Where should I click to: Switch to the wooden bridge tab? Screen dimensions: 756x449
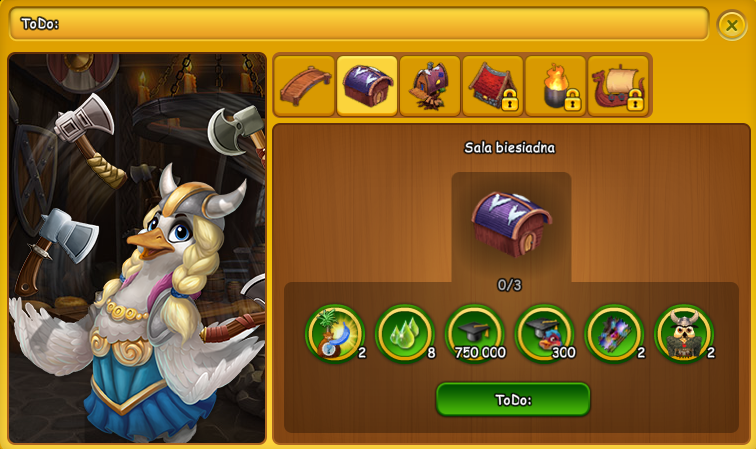[305, 86]
